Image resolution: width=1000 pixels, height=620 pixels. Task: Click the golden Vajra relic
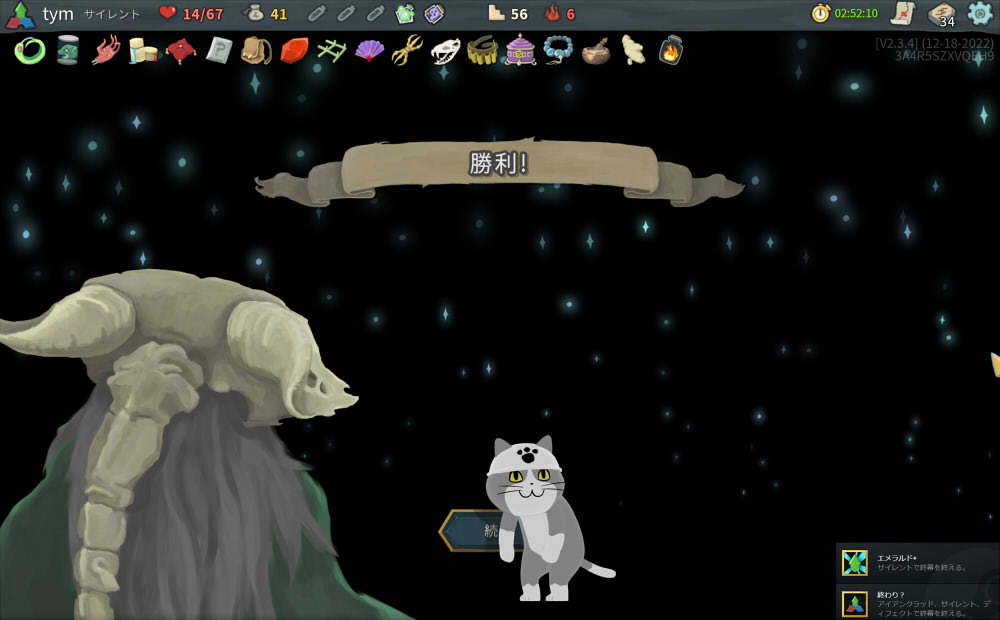(x=407, y=50)
